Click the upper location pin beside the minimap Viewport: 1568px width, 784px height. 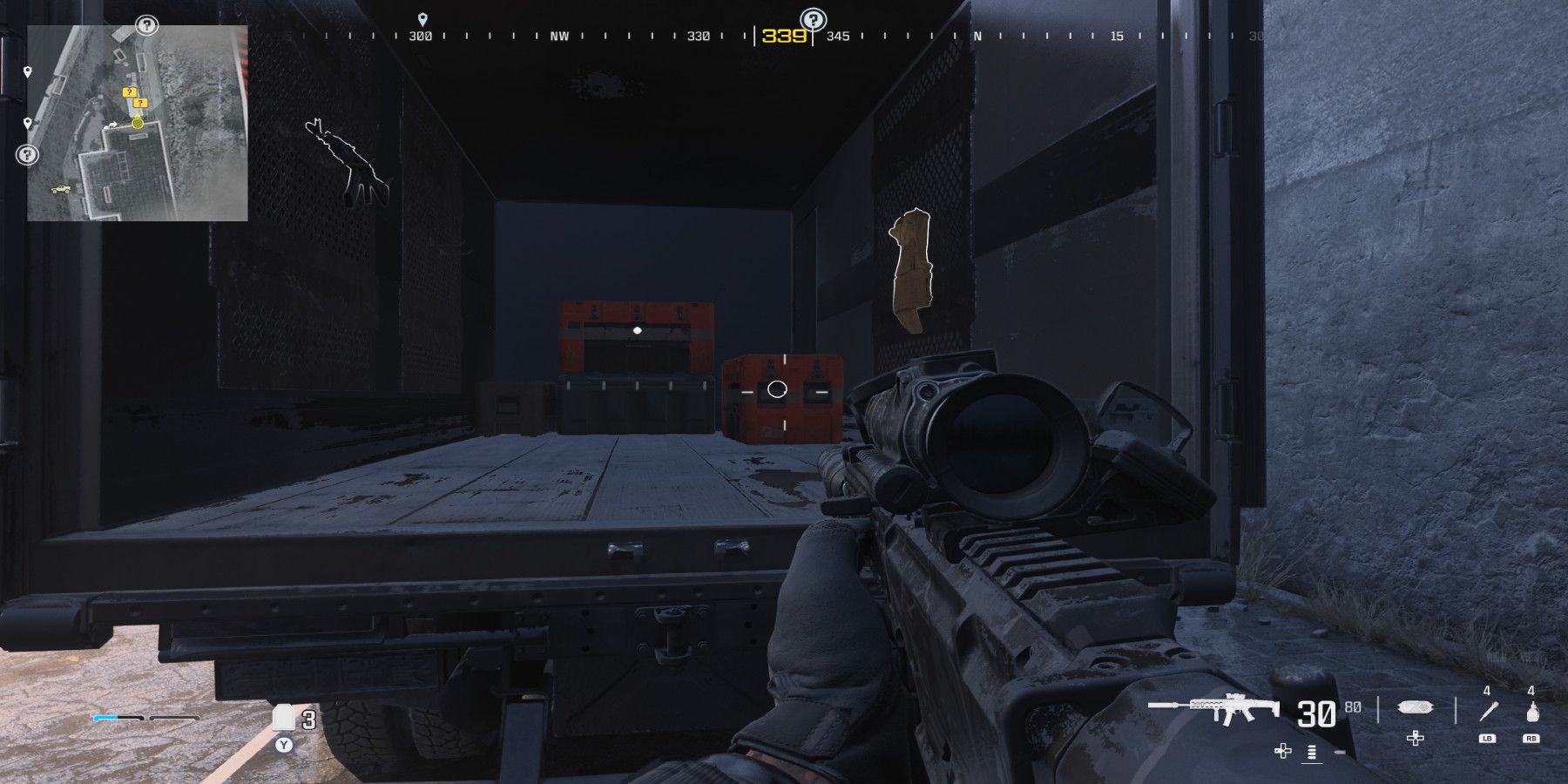click(28, 71)
